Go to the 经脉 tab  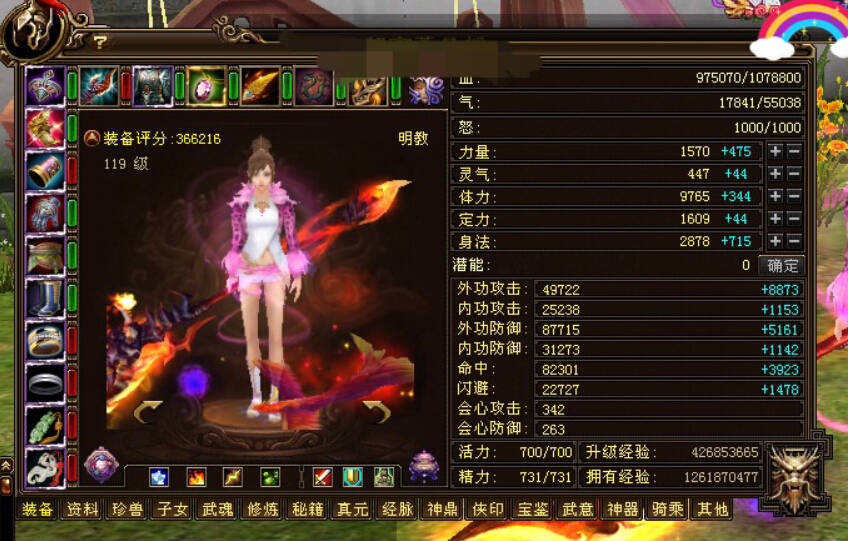click(x=397, y=509)
